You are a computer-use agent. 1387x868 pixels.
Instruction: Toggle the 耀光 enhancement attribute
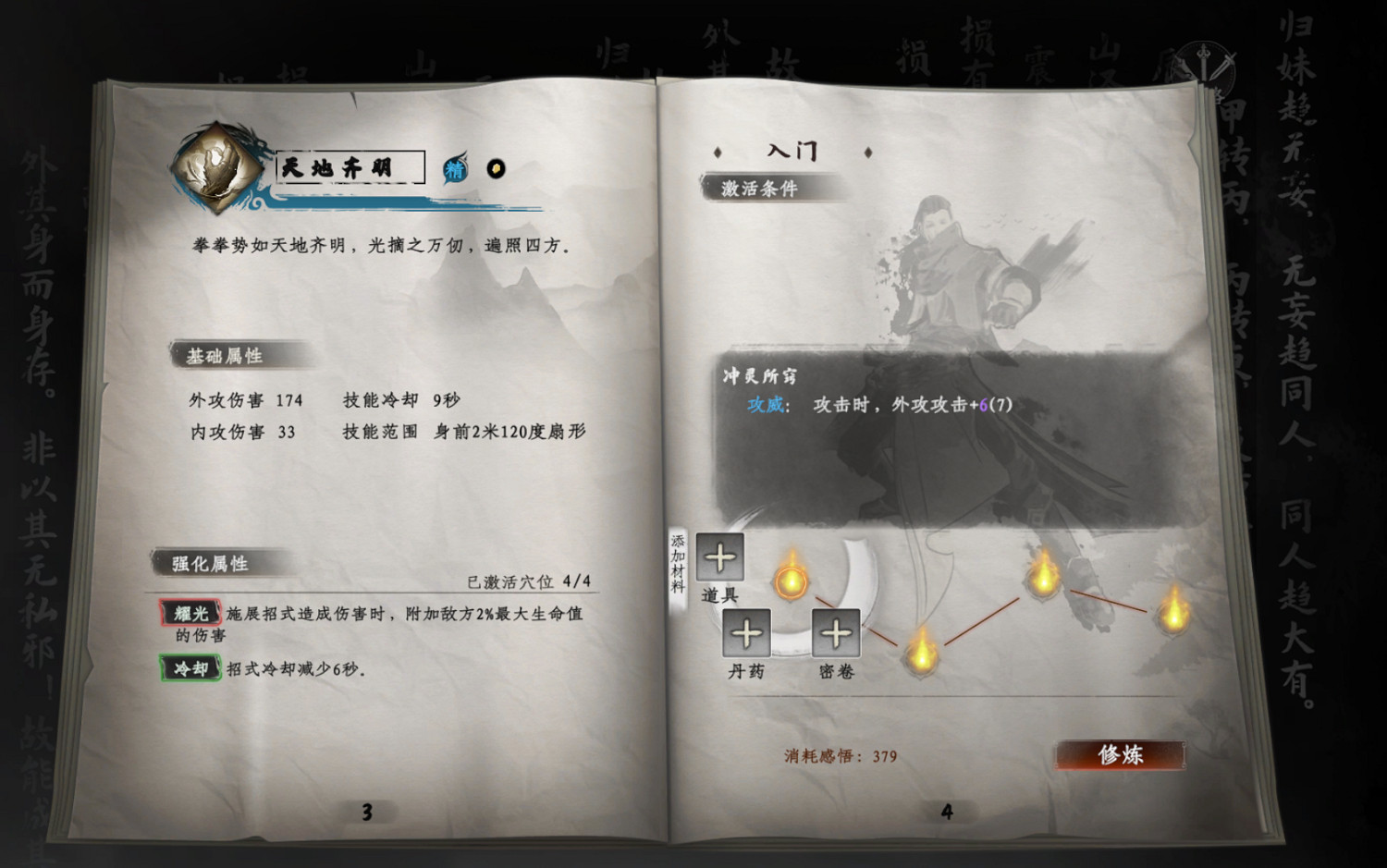(x=190, y=612)
